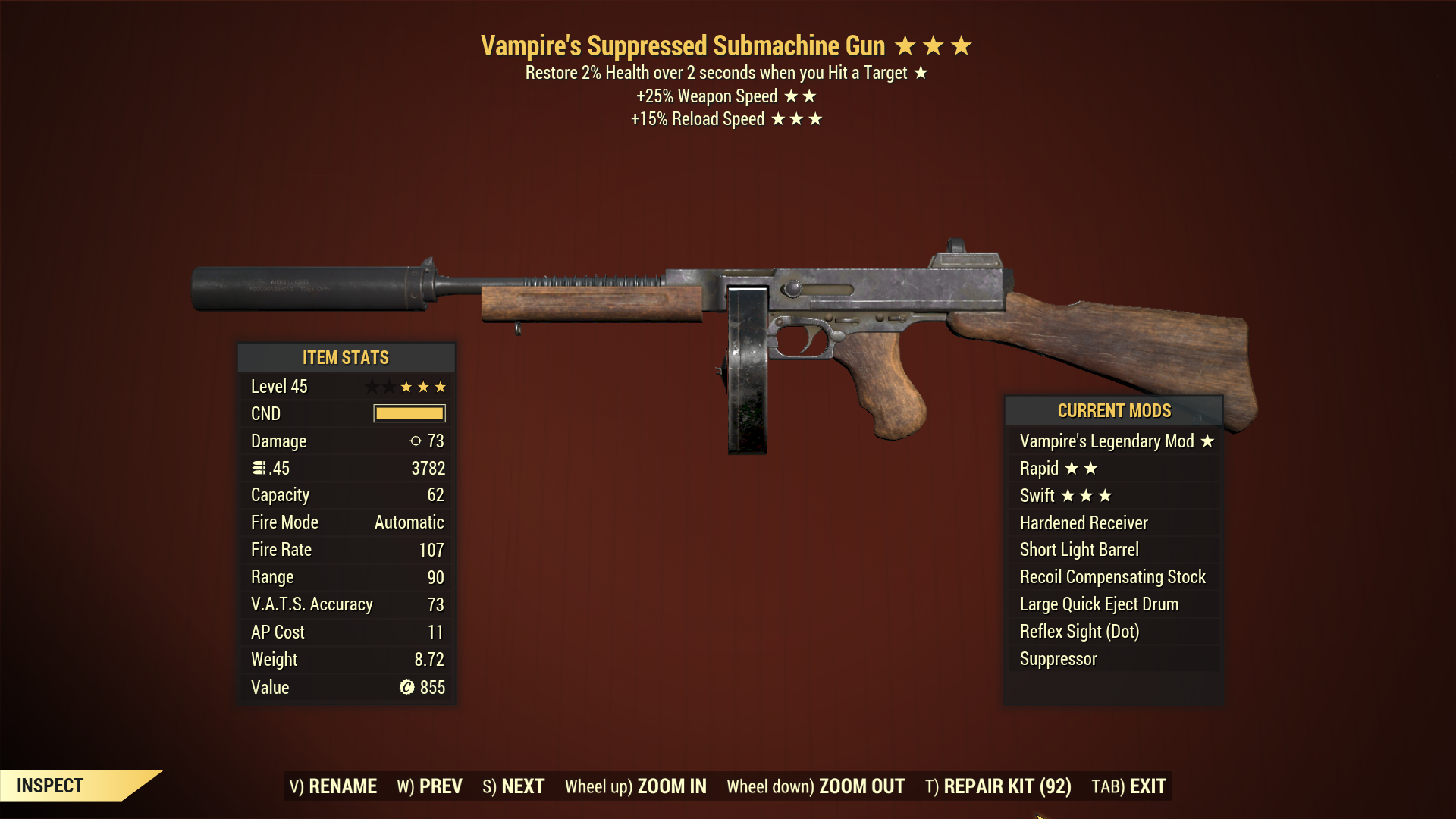Click the star beside Vampire's Legendary Mod
This screenshot has width=1456, height=819.
(x=1207, y=441)
